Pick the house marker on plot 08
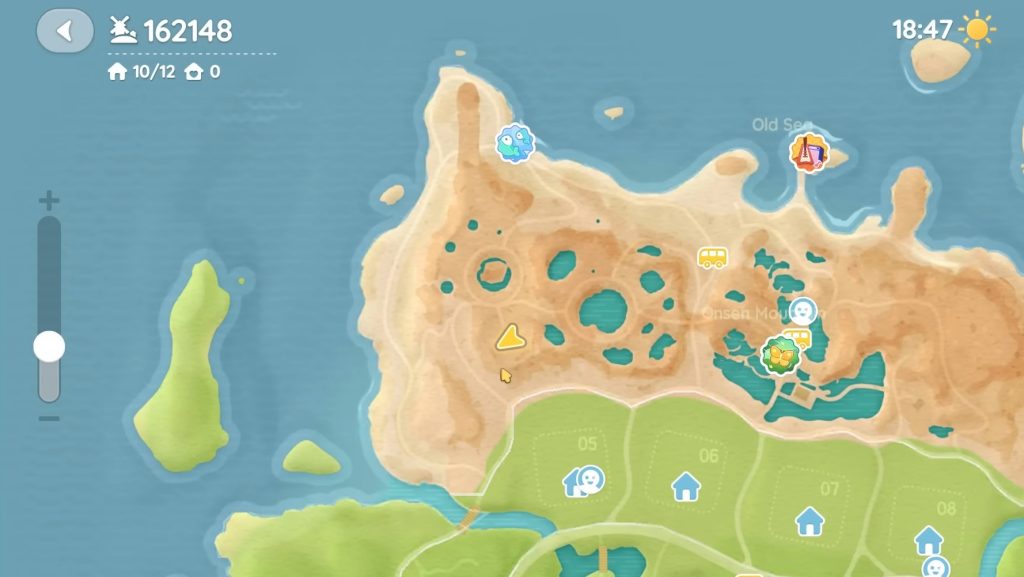1024x577 pixels. (929, 540)
